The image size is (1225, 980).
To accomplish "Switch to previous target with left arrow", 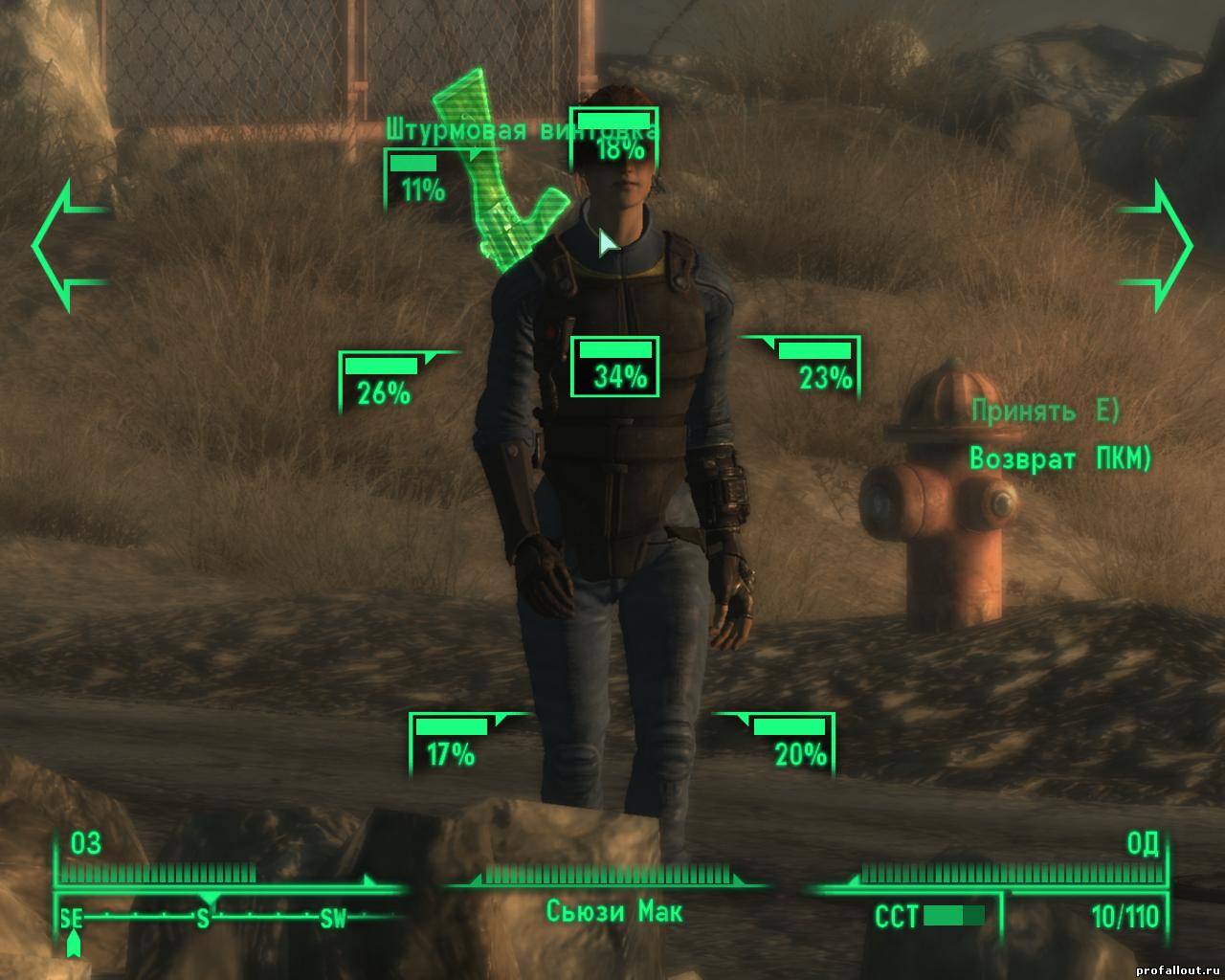I will pyautogui.click(x=69, y=246).
